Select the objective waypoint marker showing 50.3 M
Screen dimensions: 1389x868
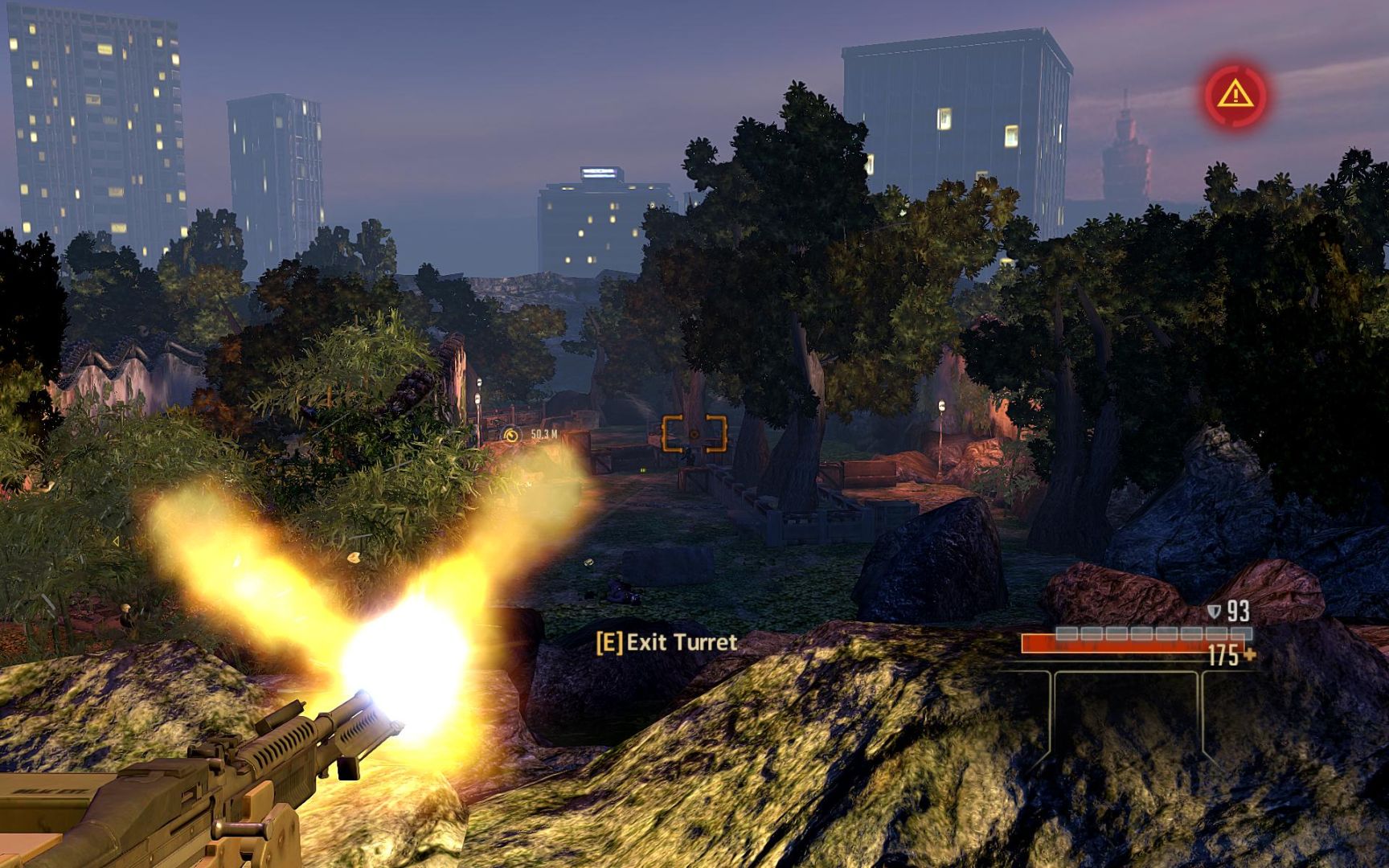coord(512,435)
